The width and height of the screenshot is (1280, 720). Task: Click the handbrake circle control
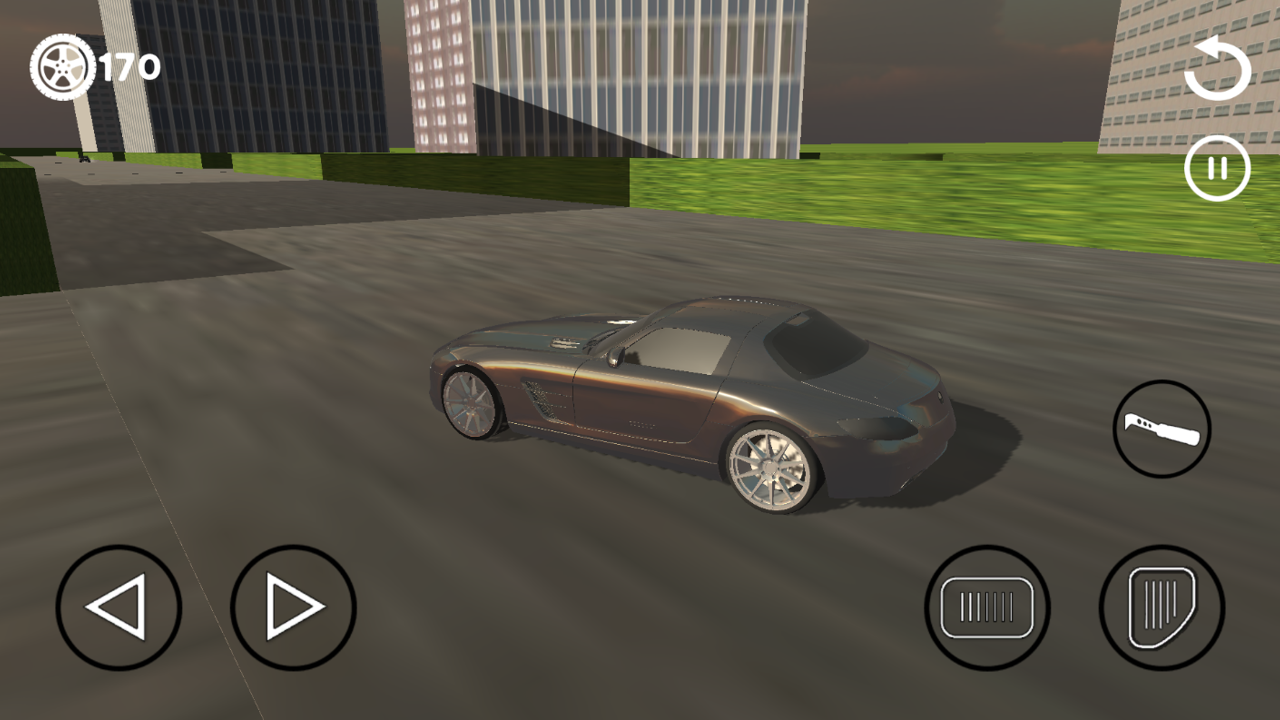pos(1161,430)
